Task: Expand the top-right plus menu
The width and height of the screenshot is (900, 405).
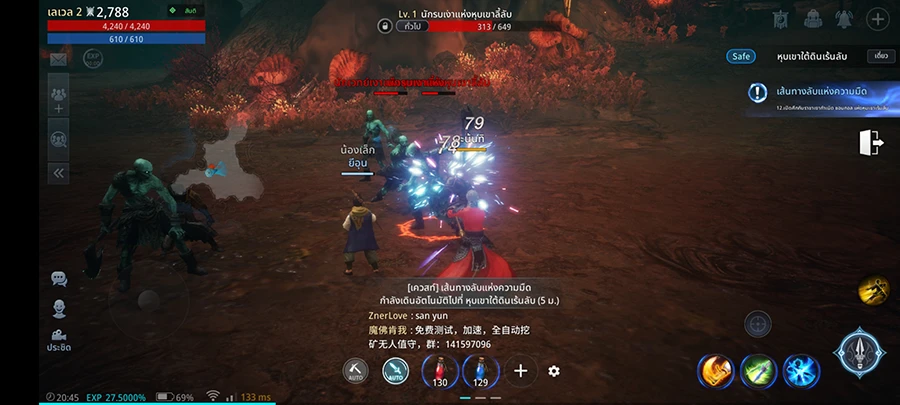Action: pos(876,19)
